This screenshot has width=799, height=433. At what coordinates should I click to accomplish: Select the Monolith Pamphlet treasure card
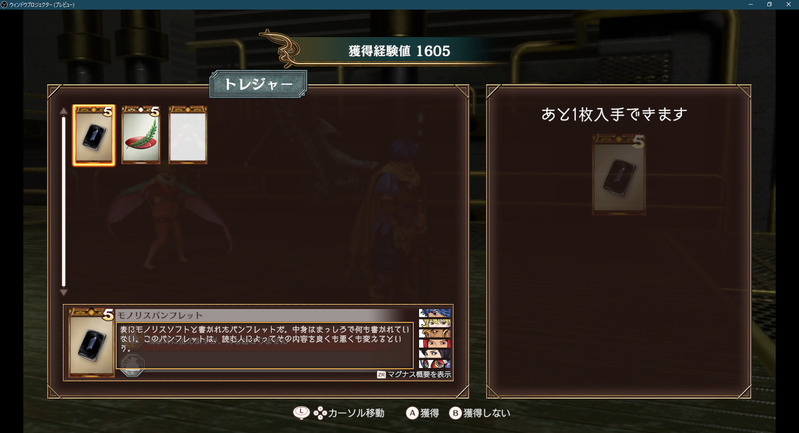click(94, 135)
